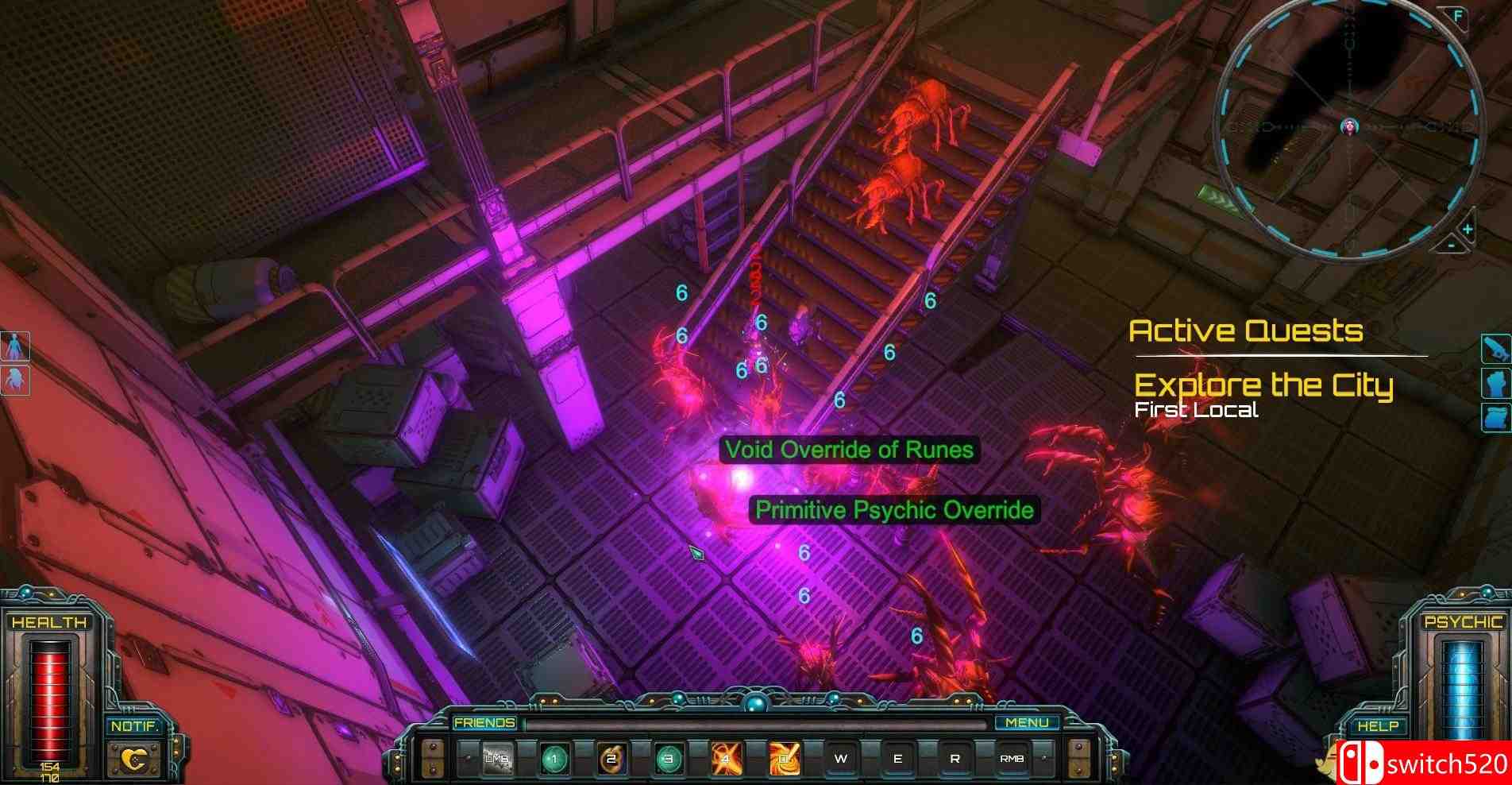Zoom out the minimap with the minus control

pos(1451,246)
